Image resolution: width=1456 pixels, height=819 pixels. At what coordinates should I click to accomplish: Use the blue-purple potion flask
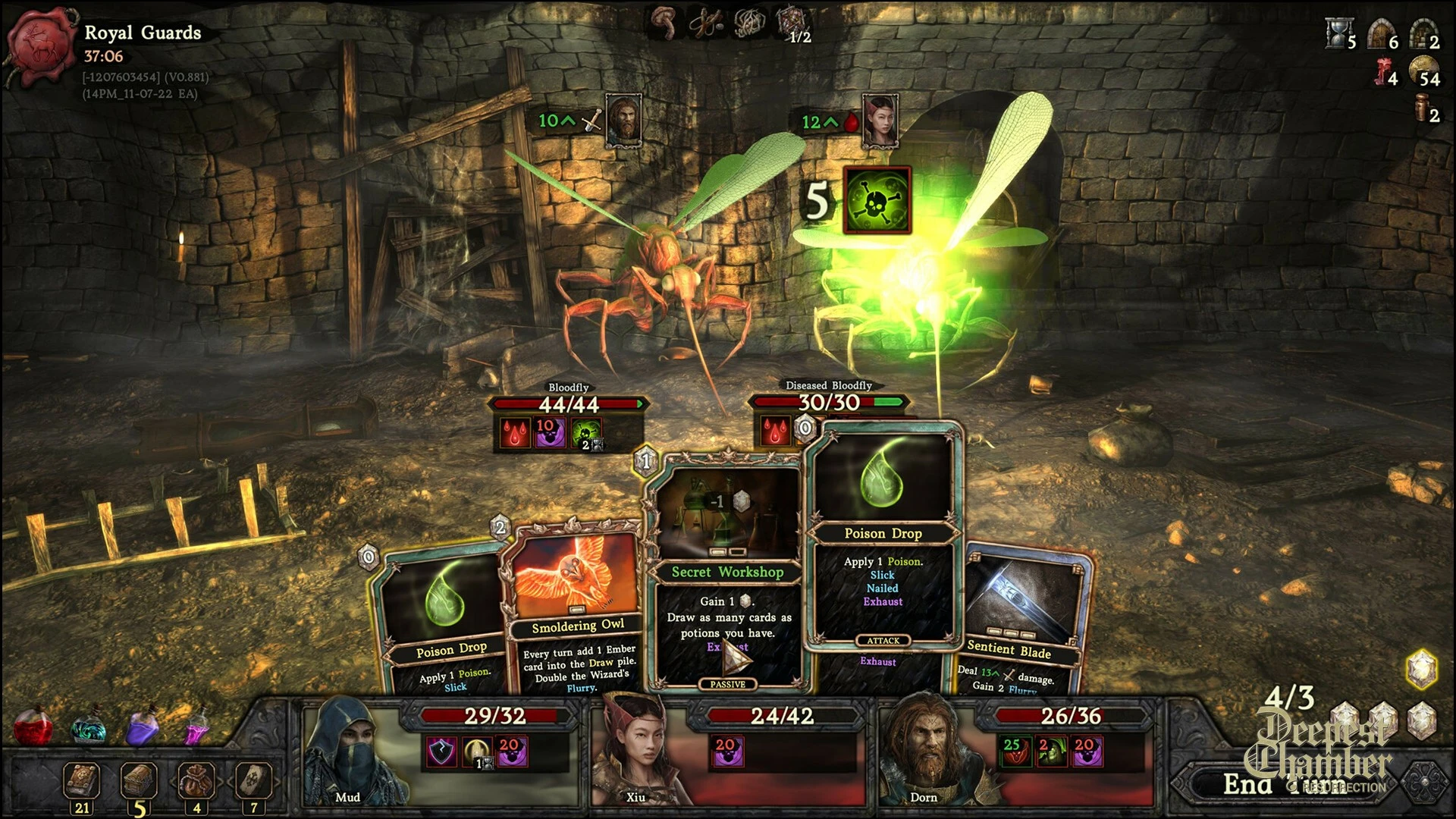point(142,726)
